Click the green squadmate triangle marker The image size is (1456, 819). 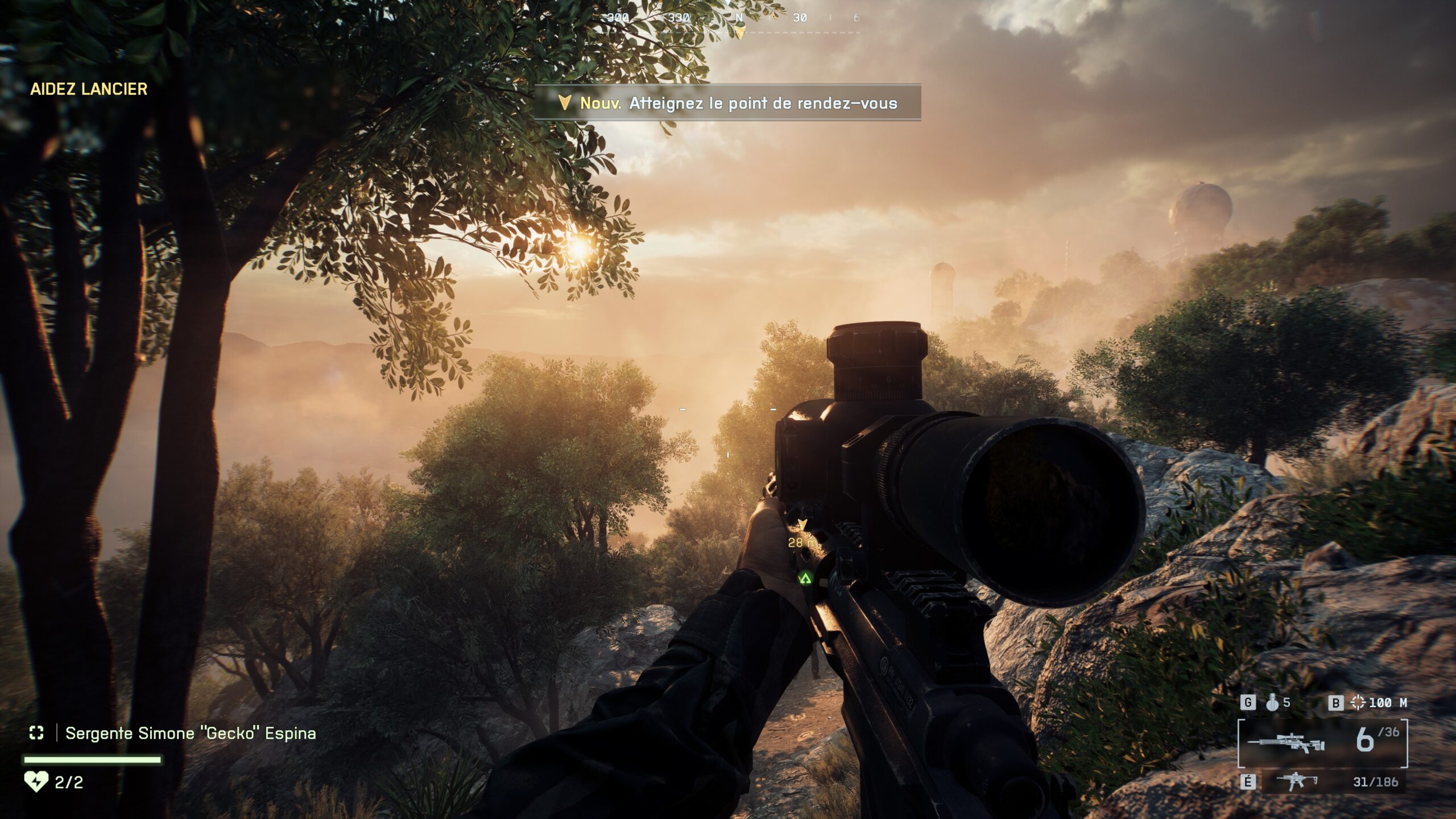point(805,579)
